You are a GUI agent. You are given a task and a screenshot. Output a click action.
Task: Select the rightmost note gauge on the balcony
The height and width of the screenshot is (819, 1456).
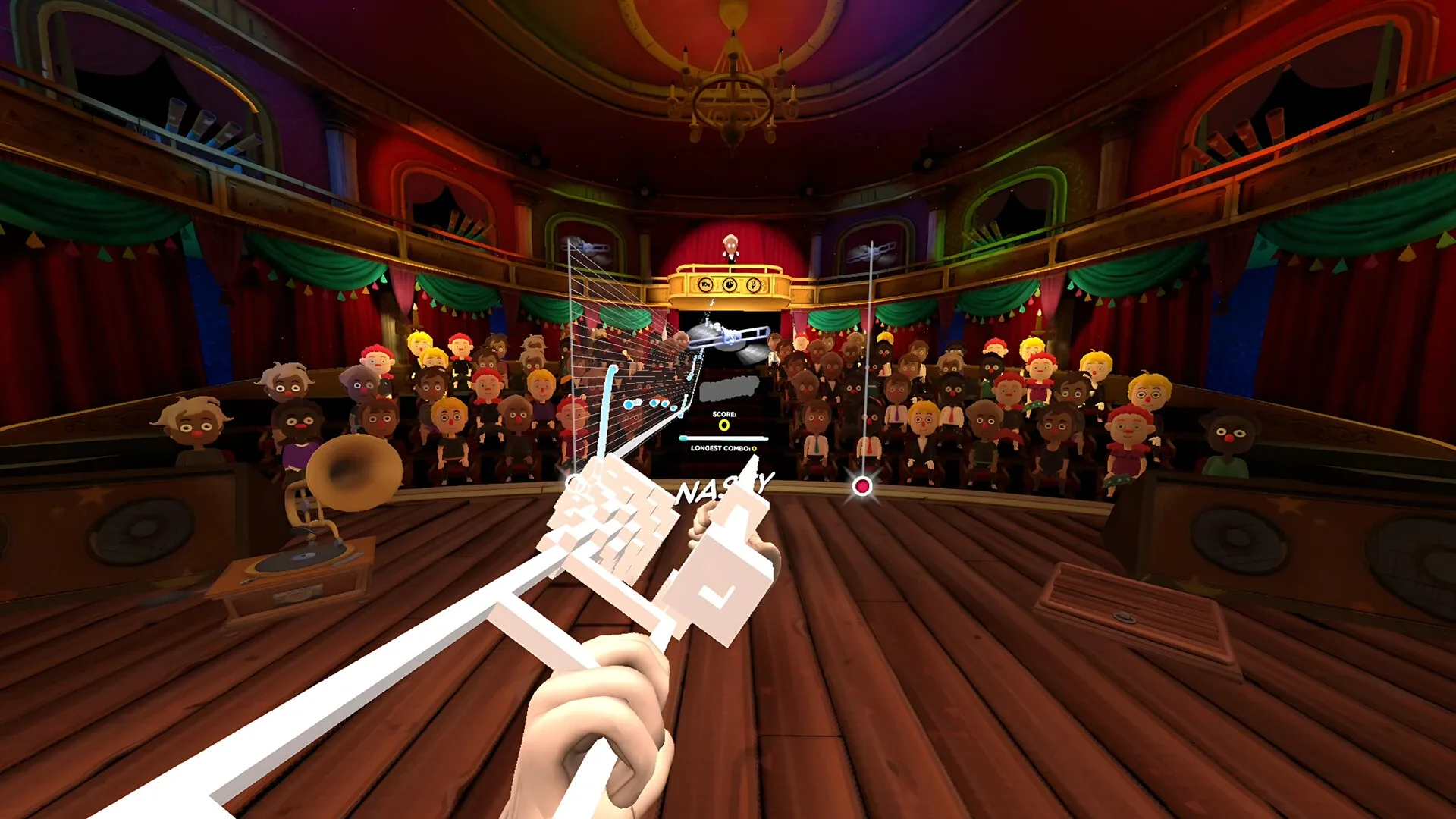click(x=752, y=285)
